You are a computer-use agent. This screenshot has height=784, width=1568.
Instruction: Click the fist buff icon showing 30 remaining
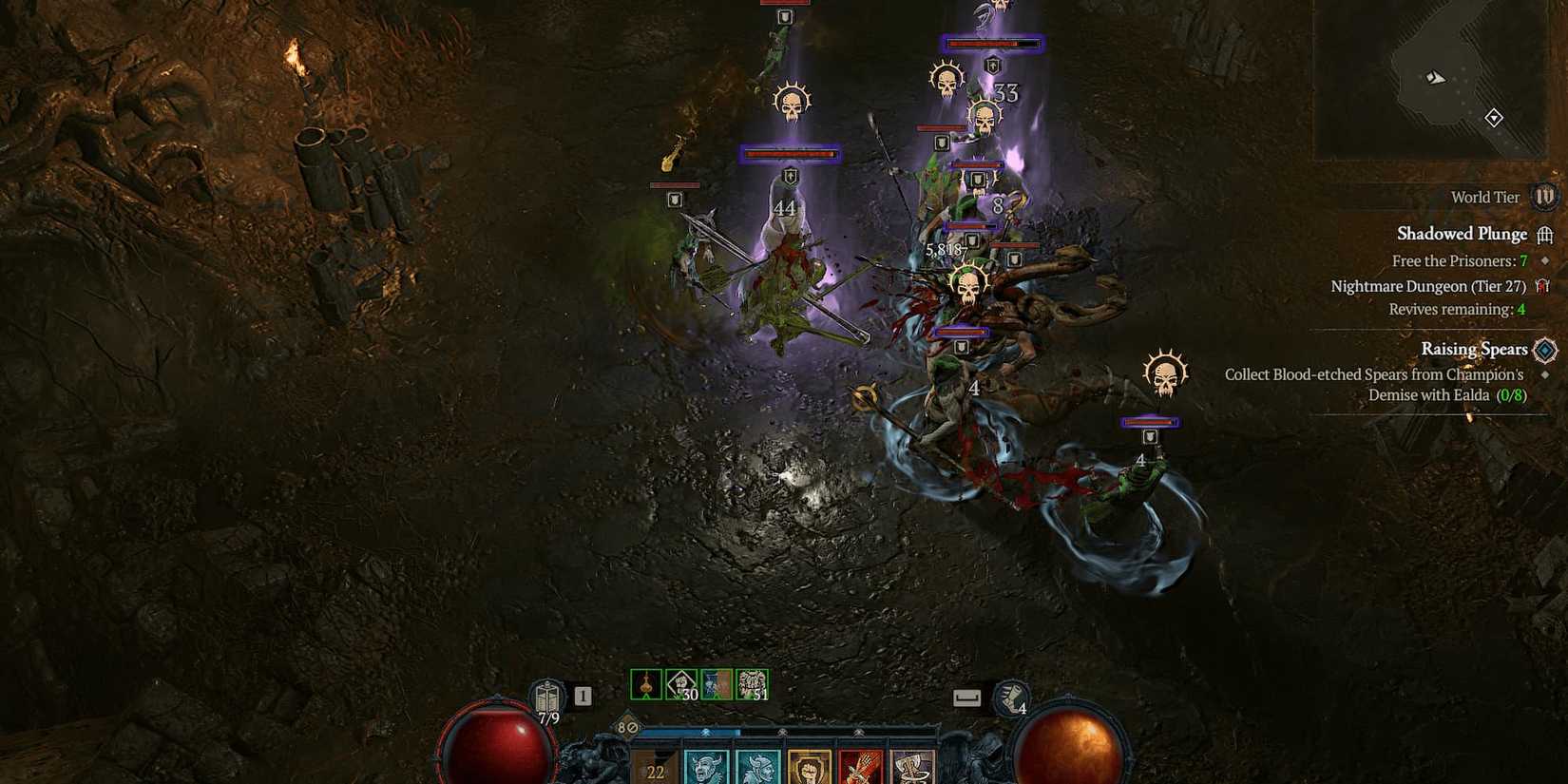pos(681,682)
